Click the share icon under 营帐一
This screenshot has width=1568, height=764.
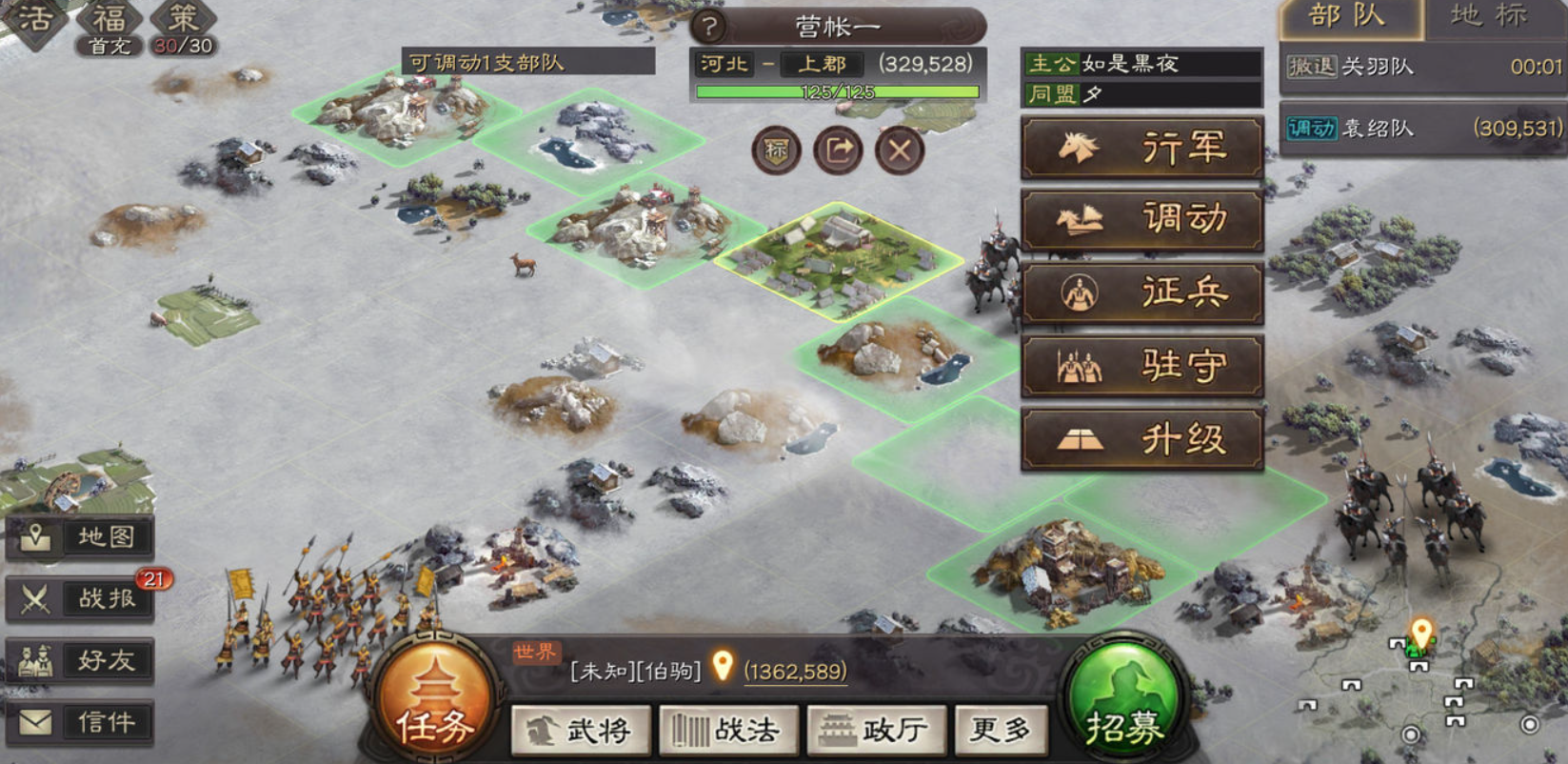(x=836, y=151)
